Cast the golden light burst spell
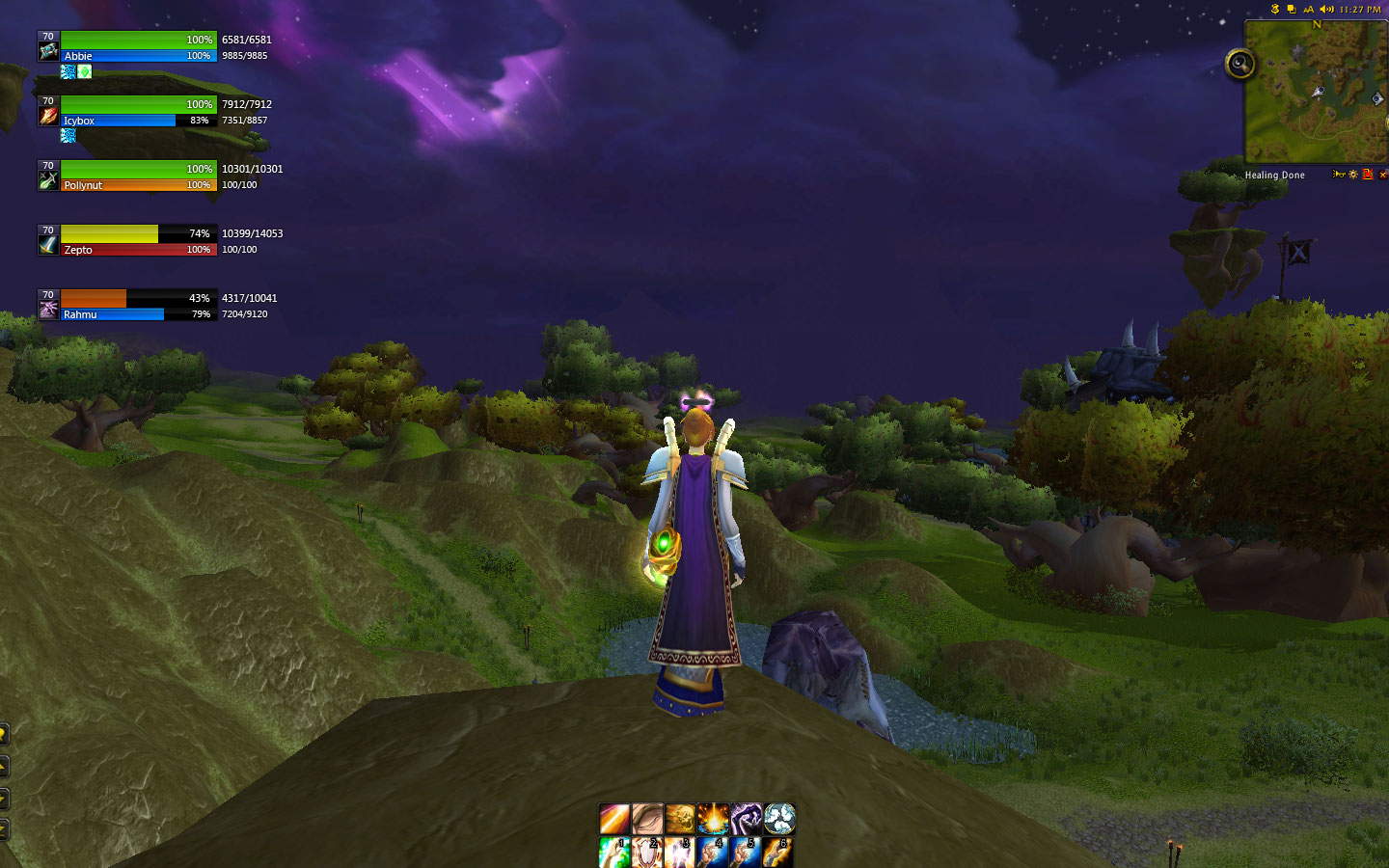This screenshot has width=1389, height=868. click(713, 819)
